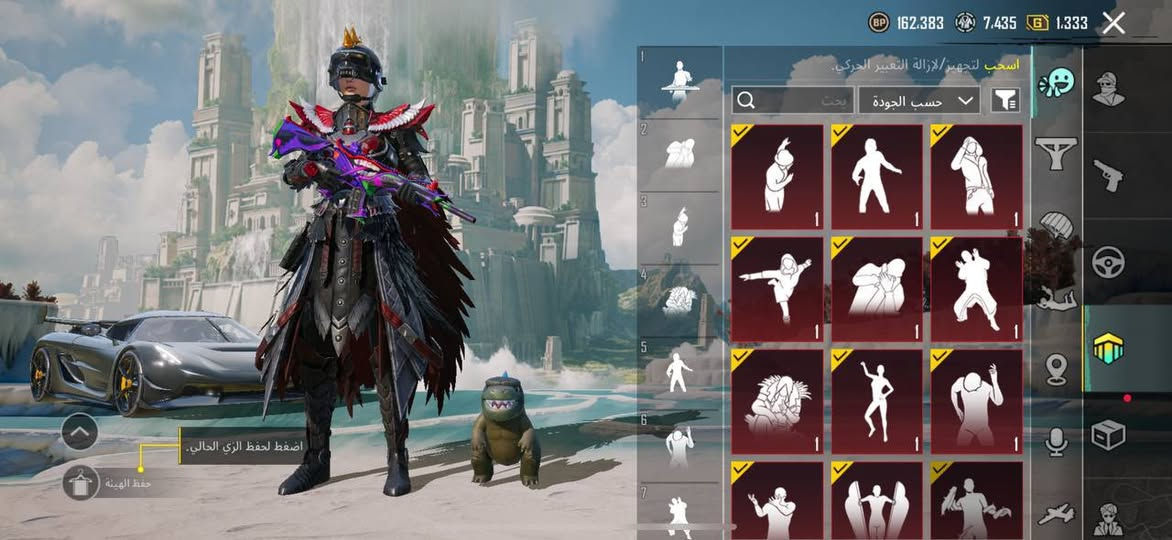Select equipped emote slot 1
The image size is (1172, 540).
point(680,80)
